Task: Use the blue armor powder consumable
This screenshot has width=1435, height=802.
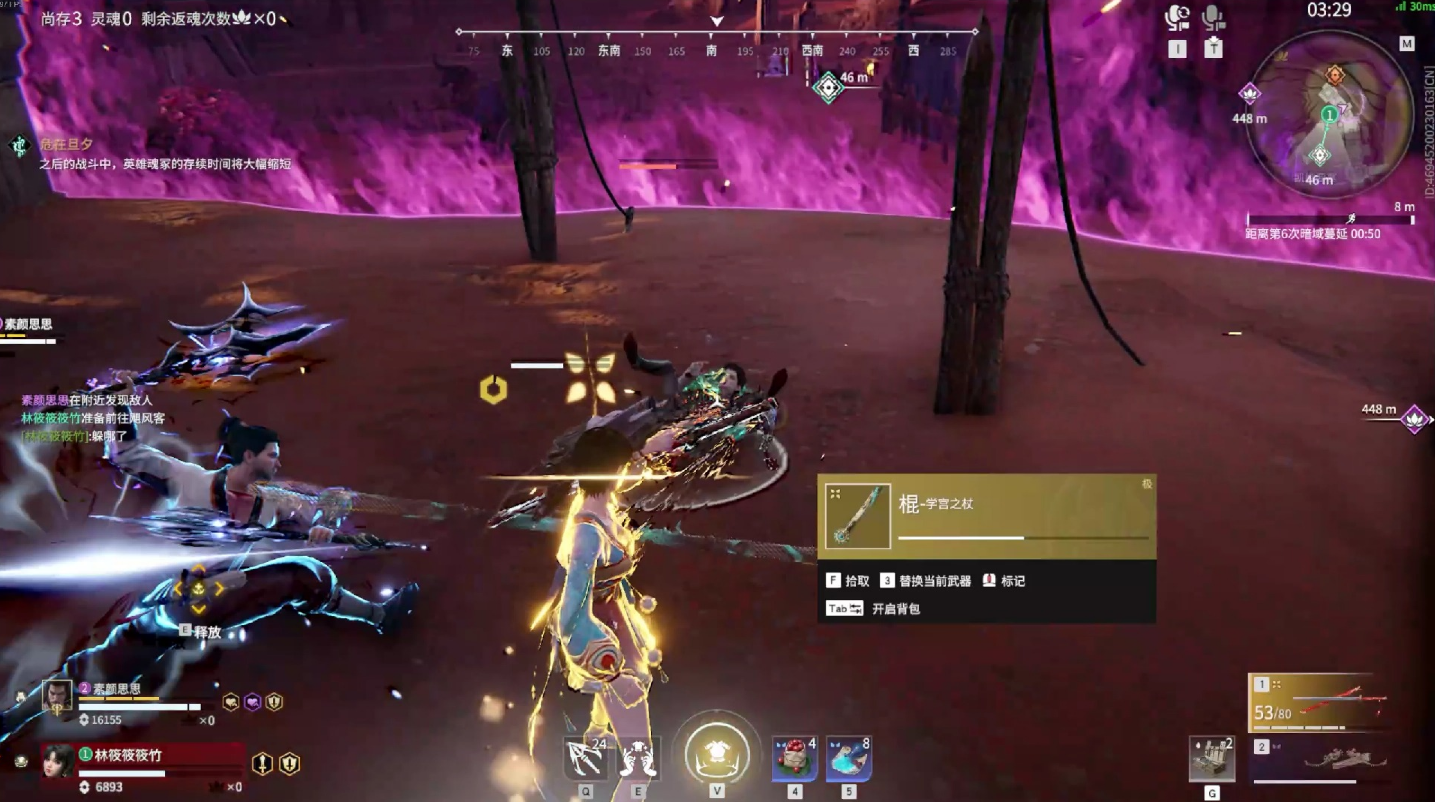Action: (x=848, y=758)
